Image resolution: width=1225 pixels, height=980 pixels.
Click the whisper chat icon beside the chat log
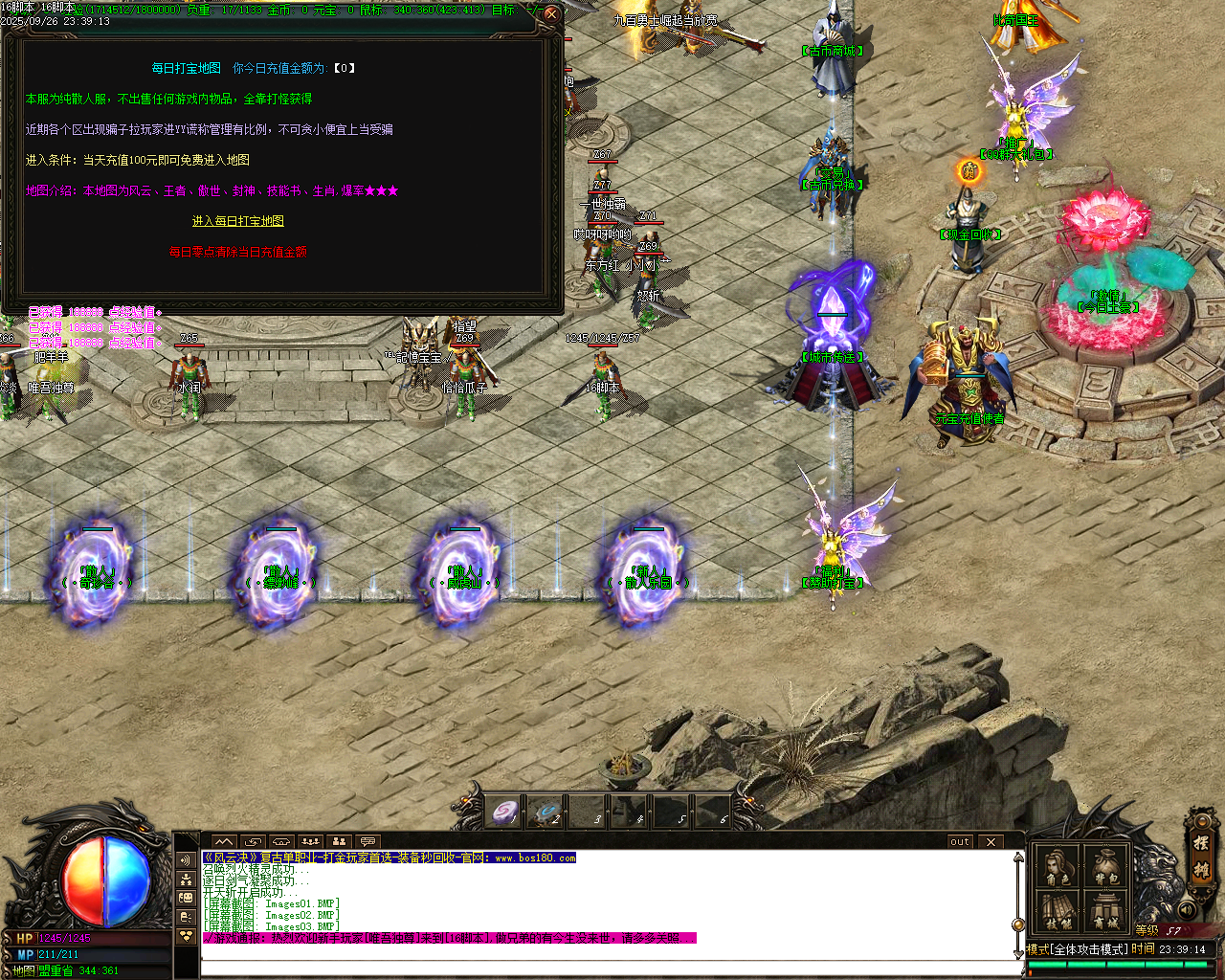coord(186,916)
